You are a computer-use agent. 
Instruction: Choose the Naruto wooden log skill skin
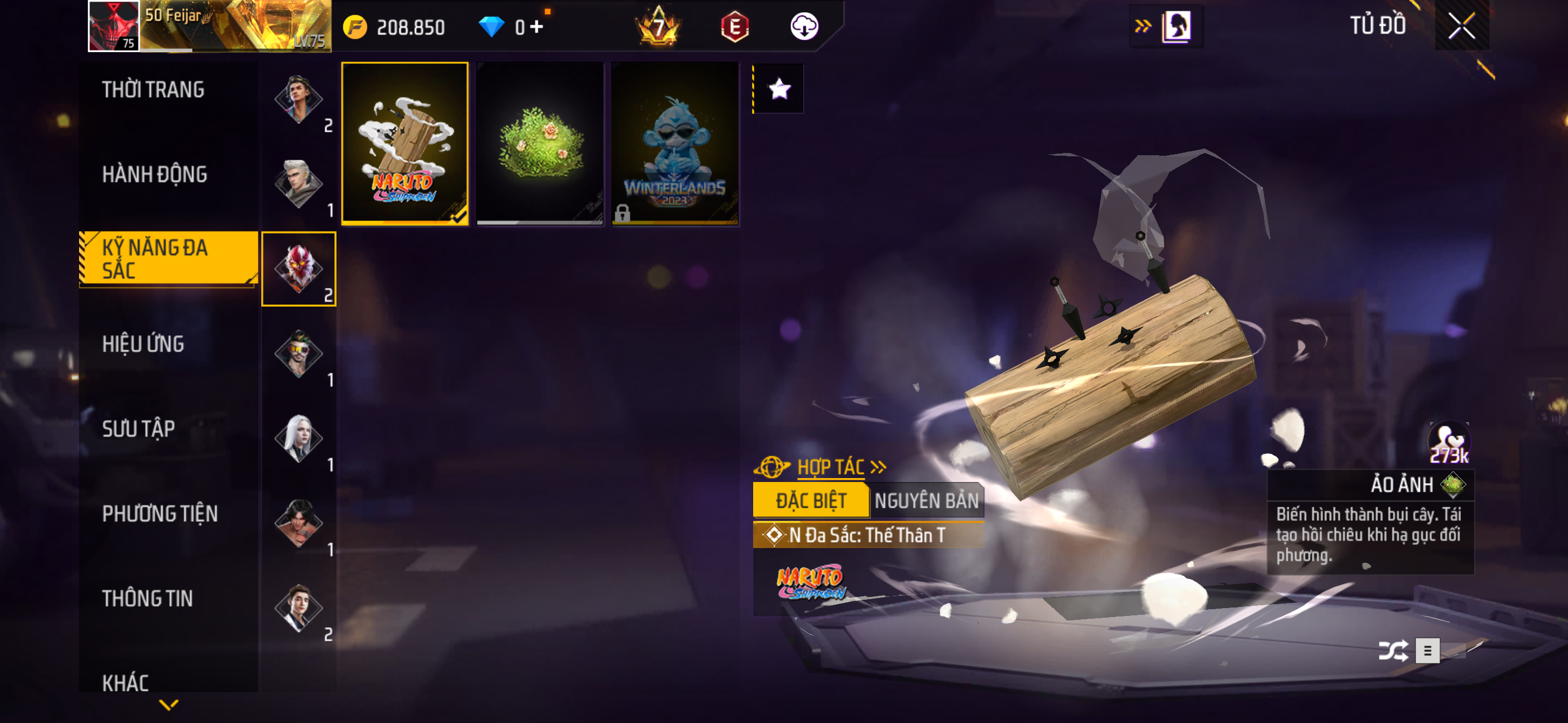pos(405,143)
